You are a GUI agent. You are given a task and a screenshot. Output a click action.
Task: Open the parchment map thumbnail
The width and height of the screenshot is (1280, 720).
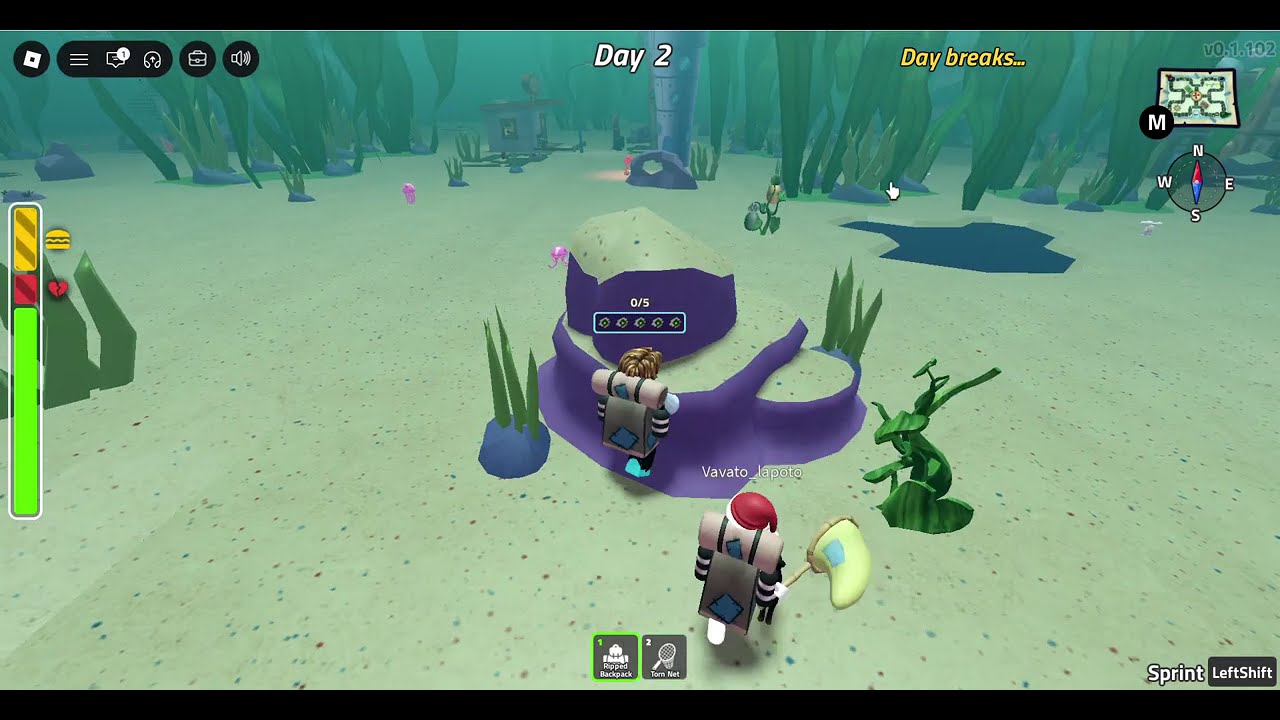coord(1198,98)
